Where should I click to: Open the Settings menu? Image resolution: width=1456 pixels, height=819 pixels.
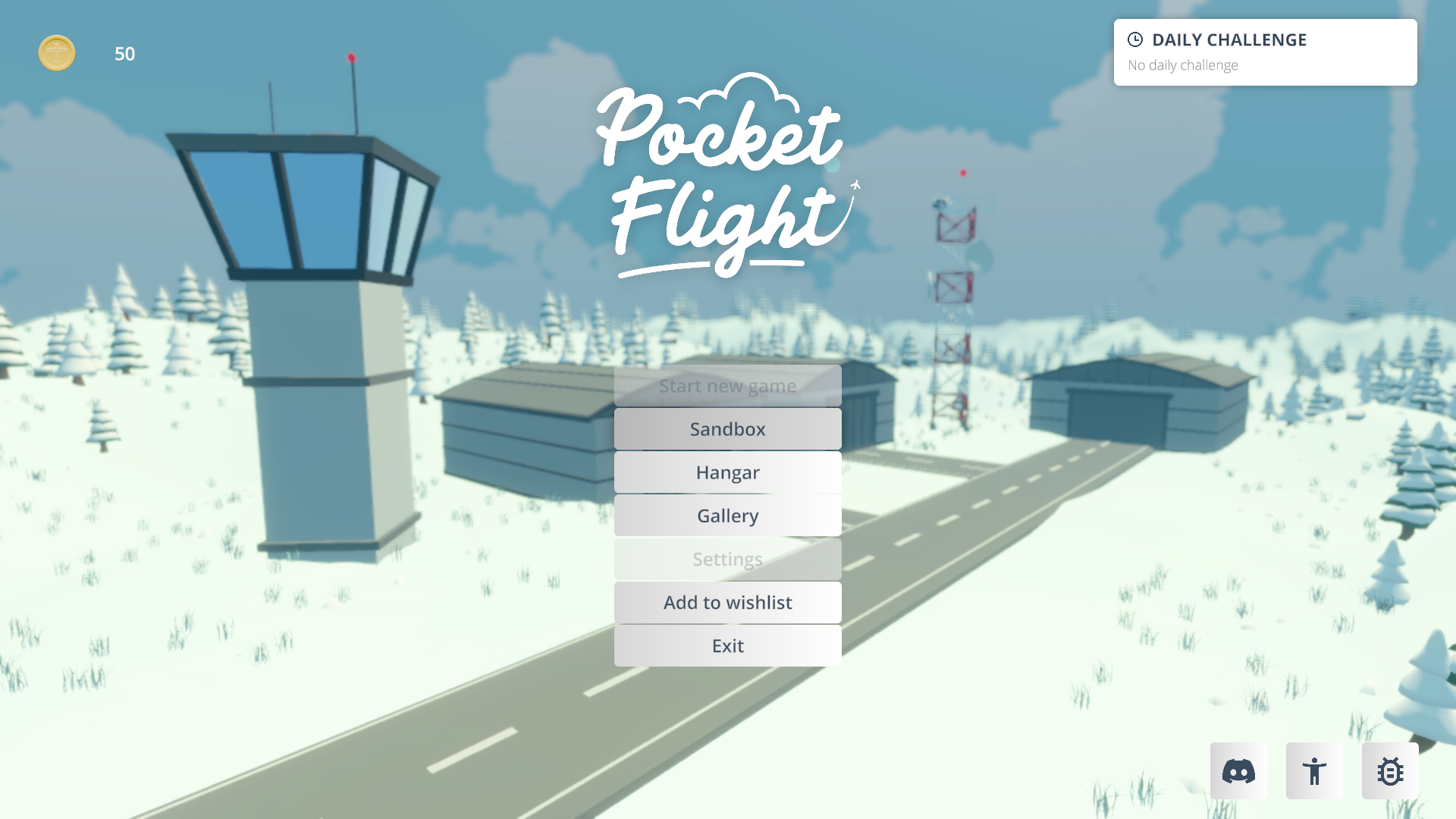(727, 559)
